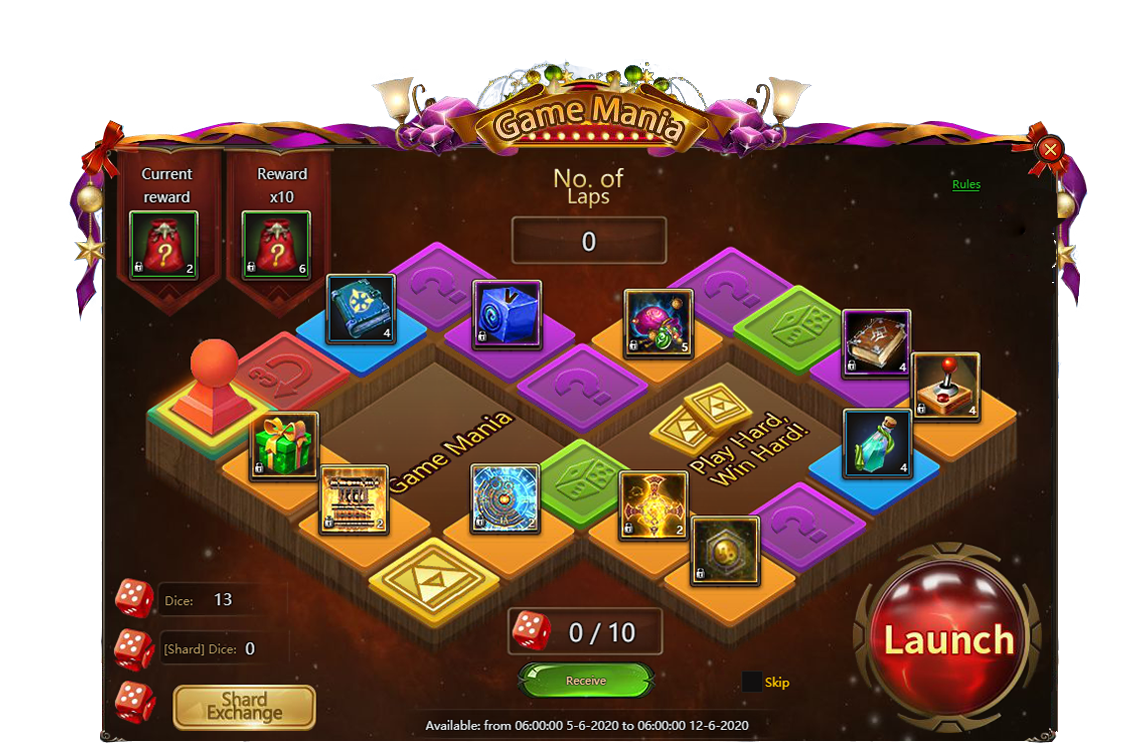This screenshot has width=1147, height=751.
Task: Close the Game Mania window
Action: [x=1050, y=150]
